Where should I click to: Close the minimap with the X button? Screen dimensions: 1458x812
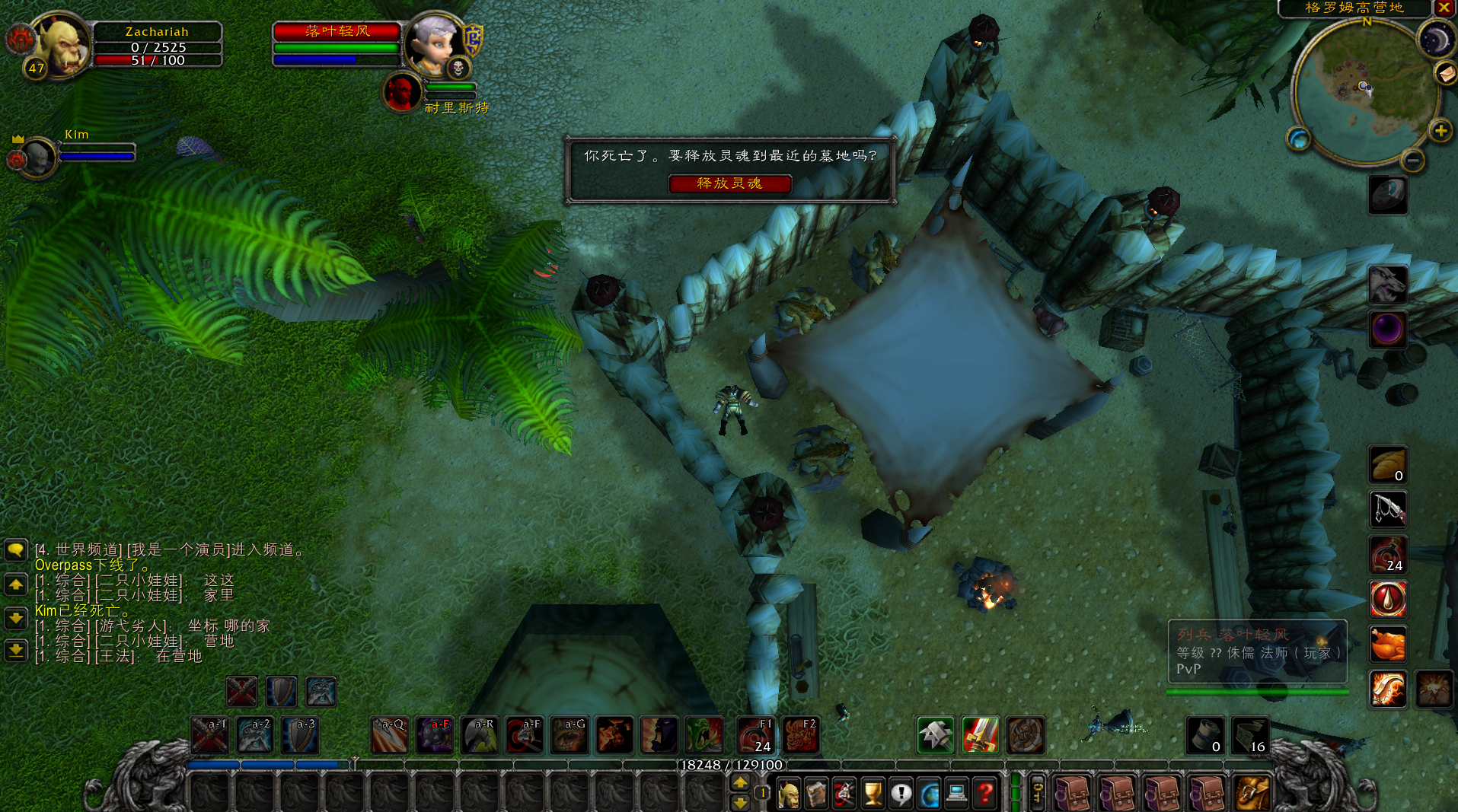pyautogui.click(x=1444, y=8)
